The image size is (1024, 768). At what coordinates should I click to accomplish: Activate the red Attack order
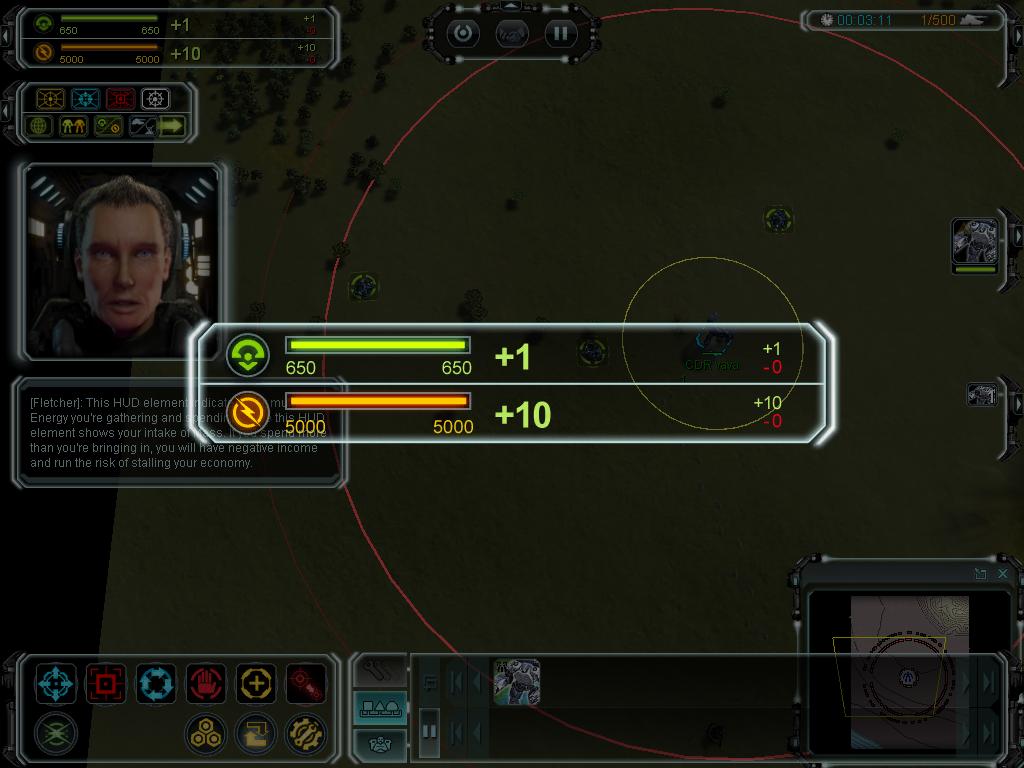pos(106,684)
